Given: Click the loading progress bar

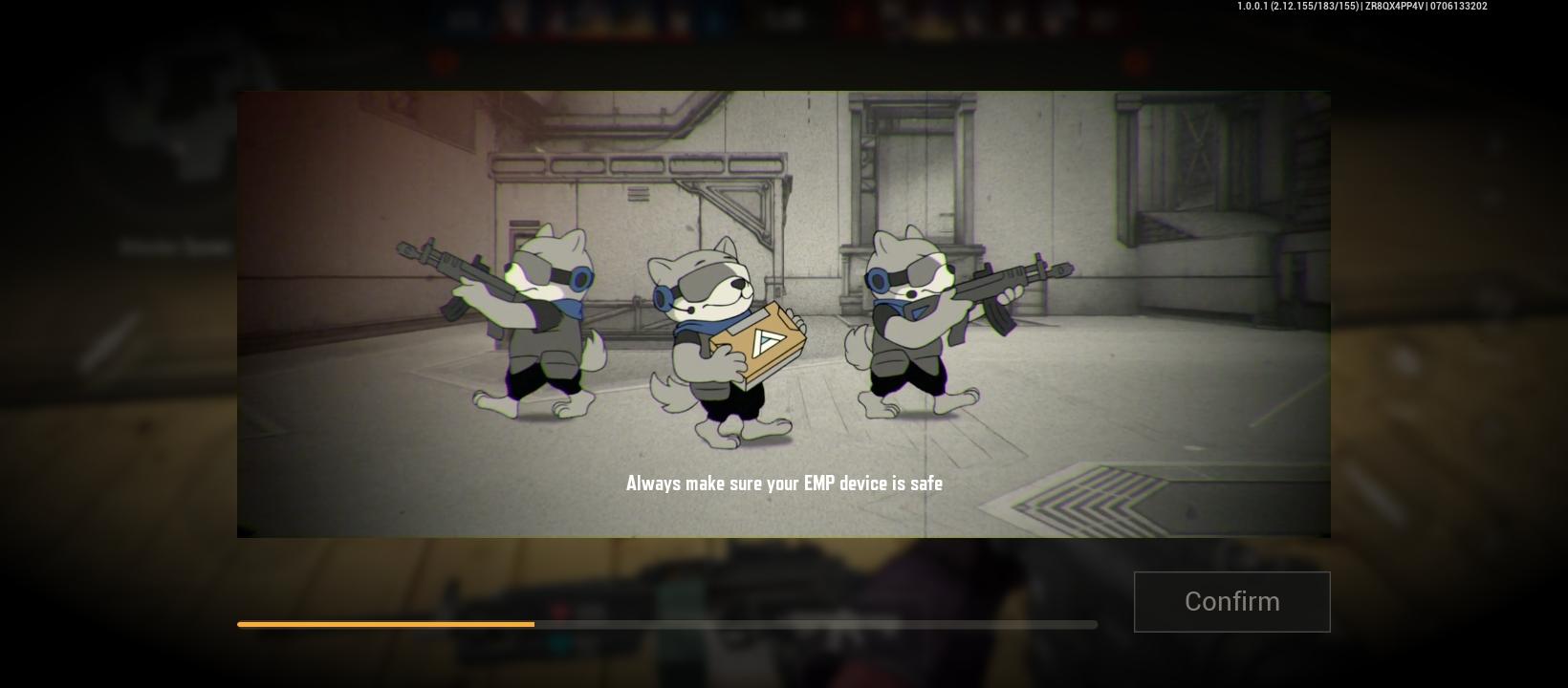Looking at the screenshot, I should point(666,624).
